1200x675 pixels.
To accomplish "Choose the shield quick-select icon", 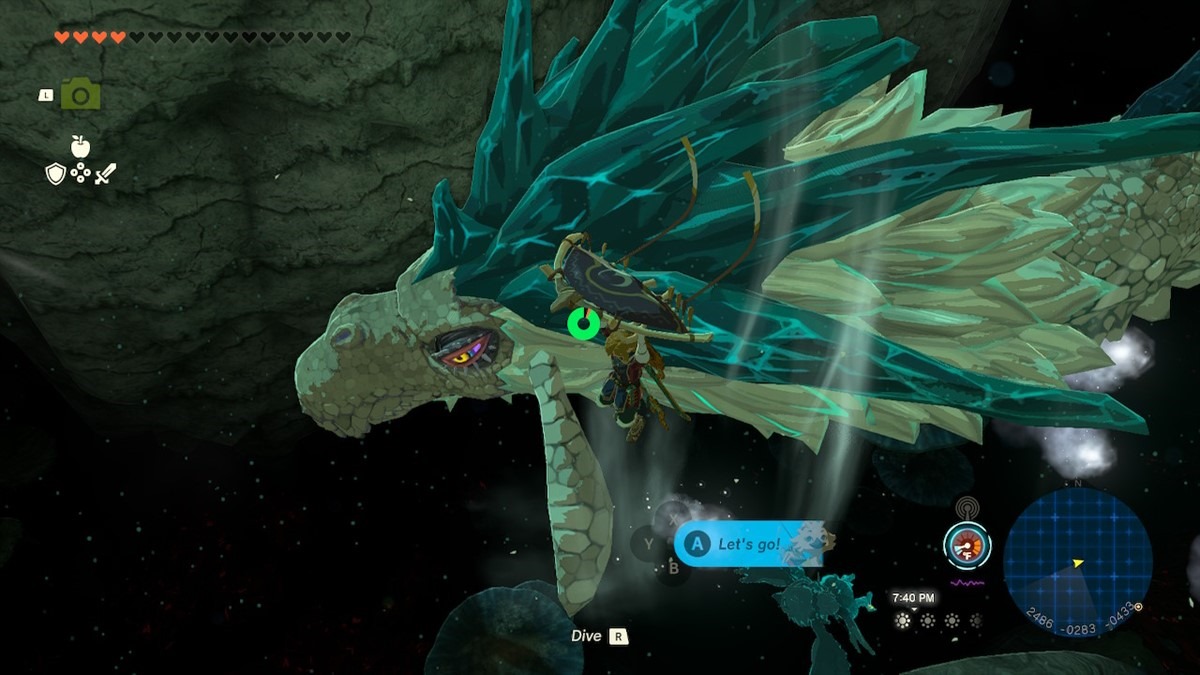I will pos(56,174).
